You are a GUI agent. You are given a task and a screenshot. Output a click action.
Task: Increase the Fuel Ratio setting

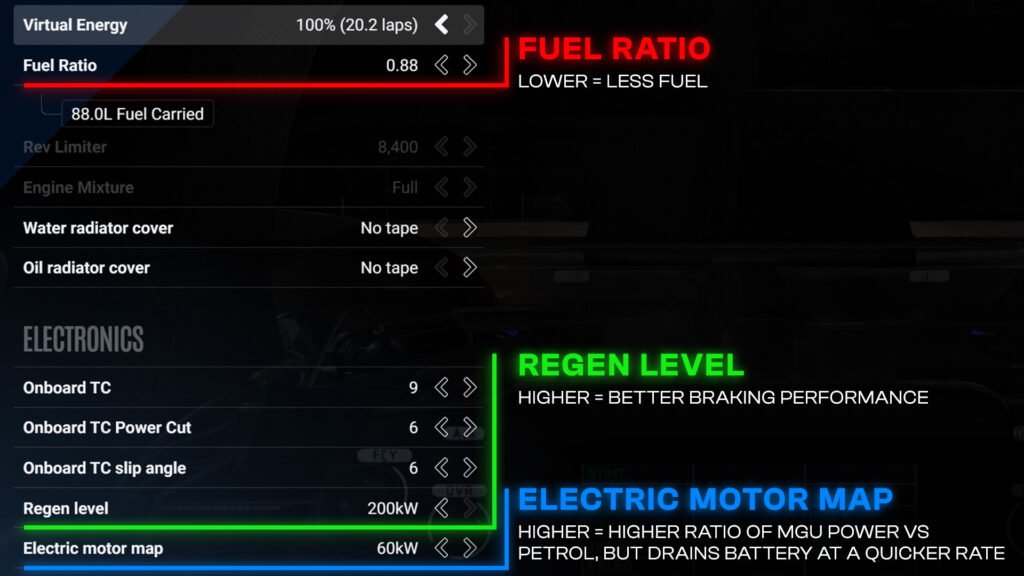coord(470,65)
